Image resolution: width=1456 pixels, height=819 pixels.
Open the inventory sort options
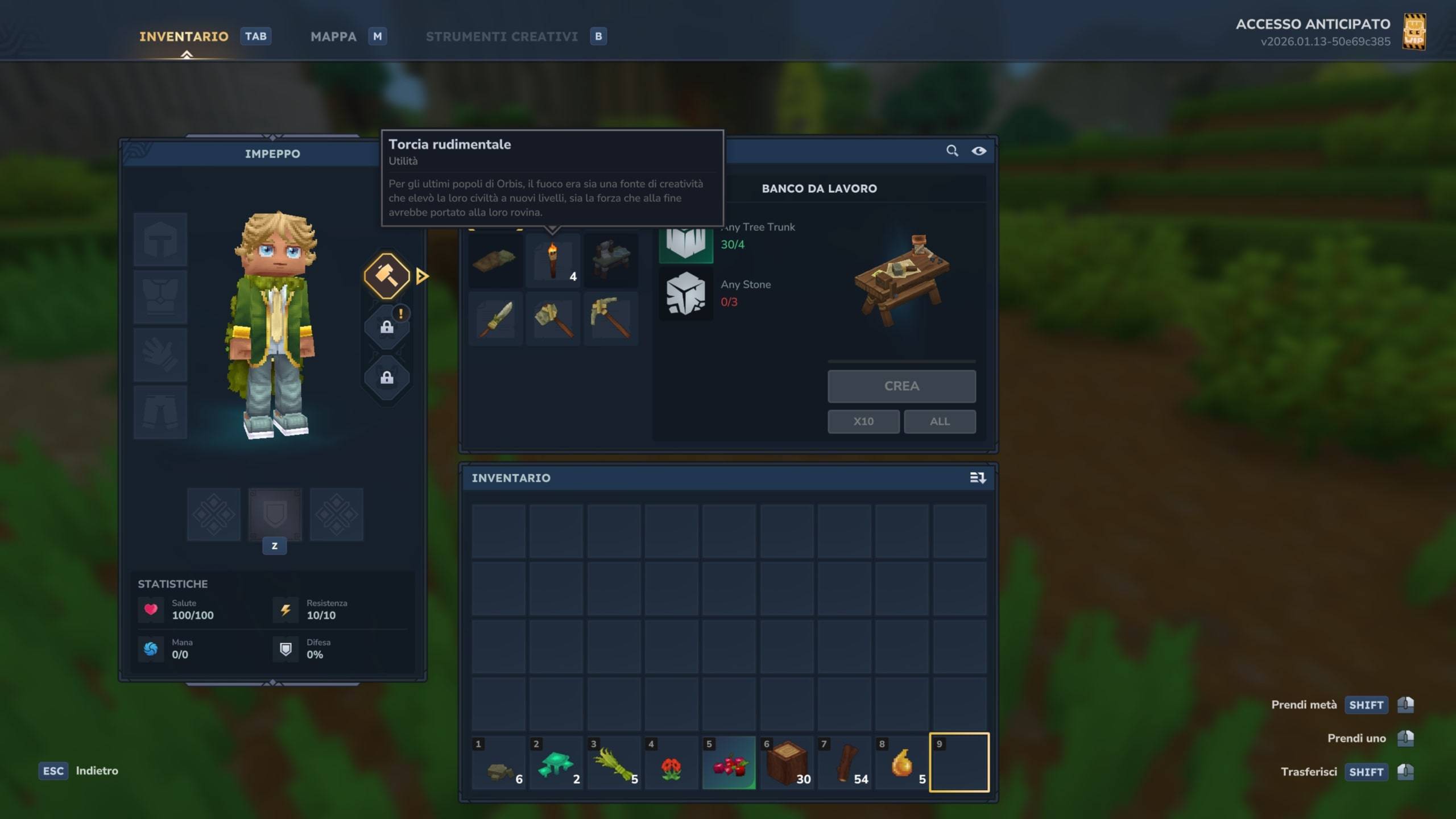[x=979, y=478]
